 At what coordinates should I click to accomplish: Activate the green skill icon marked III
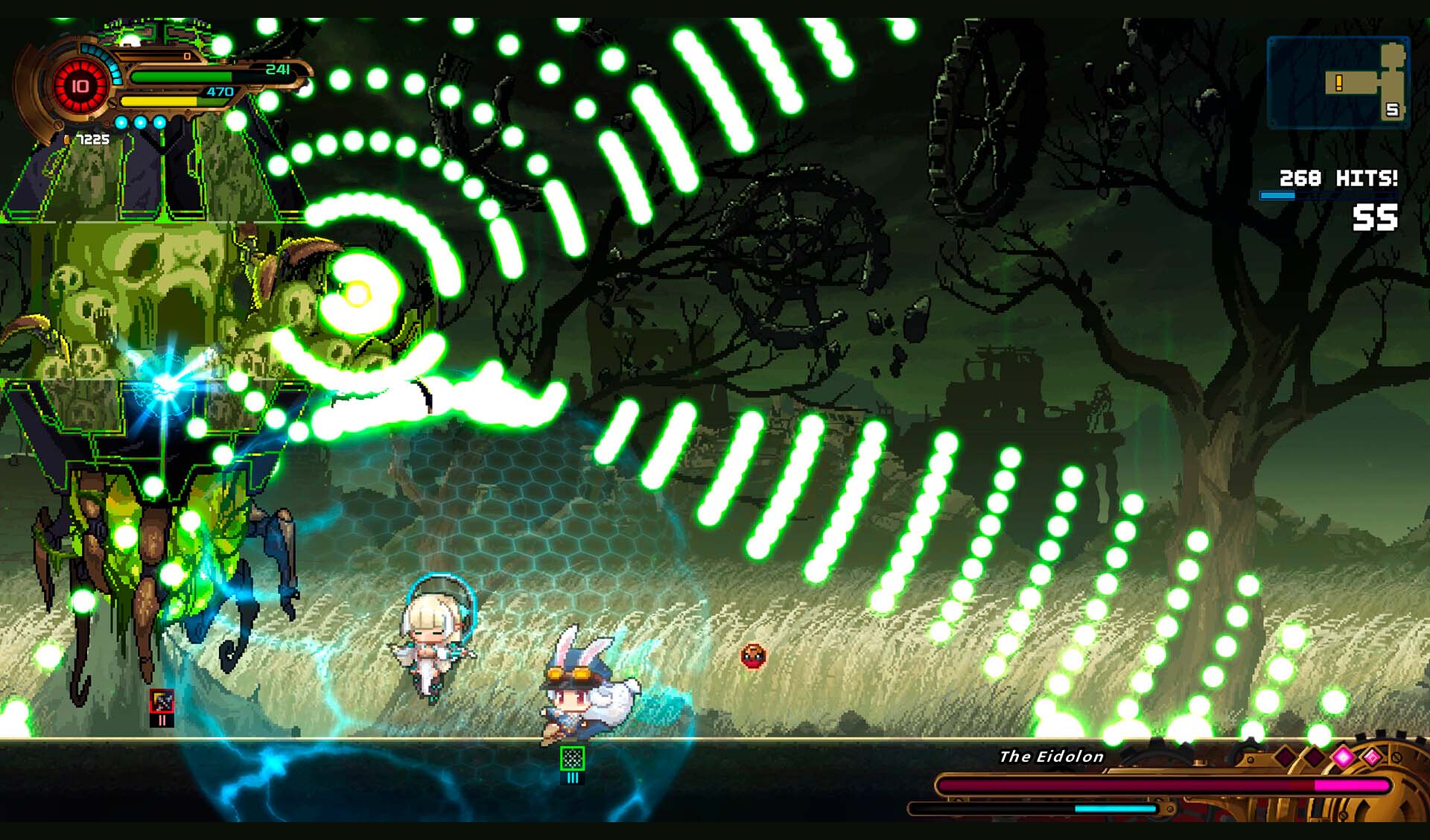(572, 759)
